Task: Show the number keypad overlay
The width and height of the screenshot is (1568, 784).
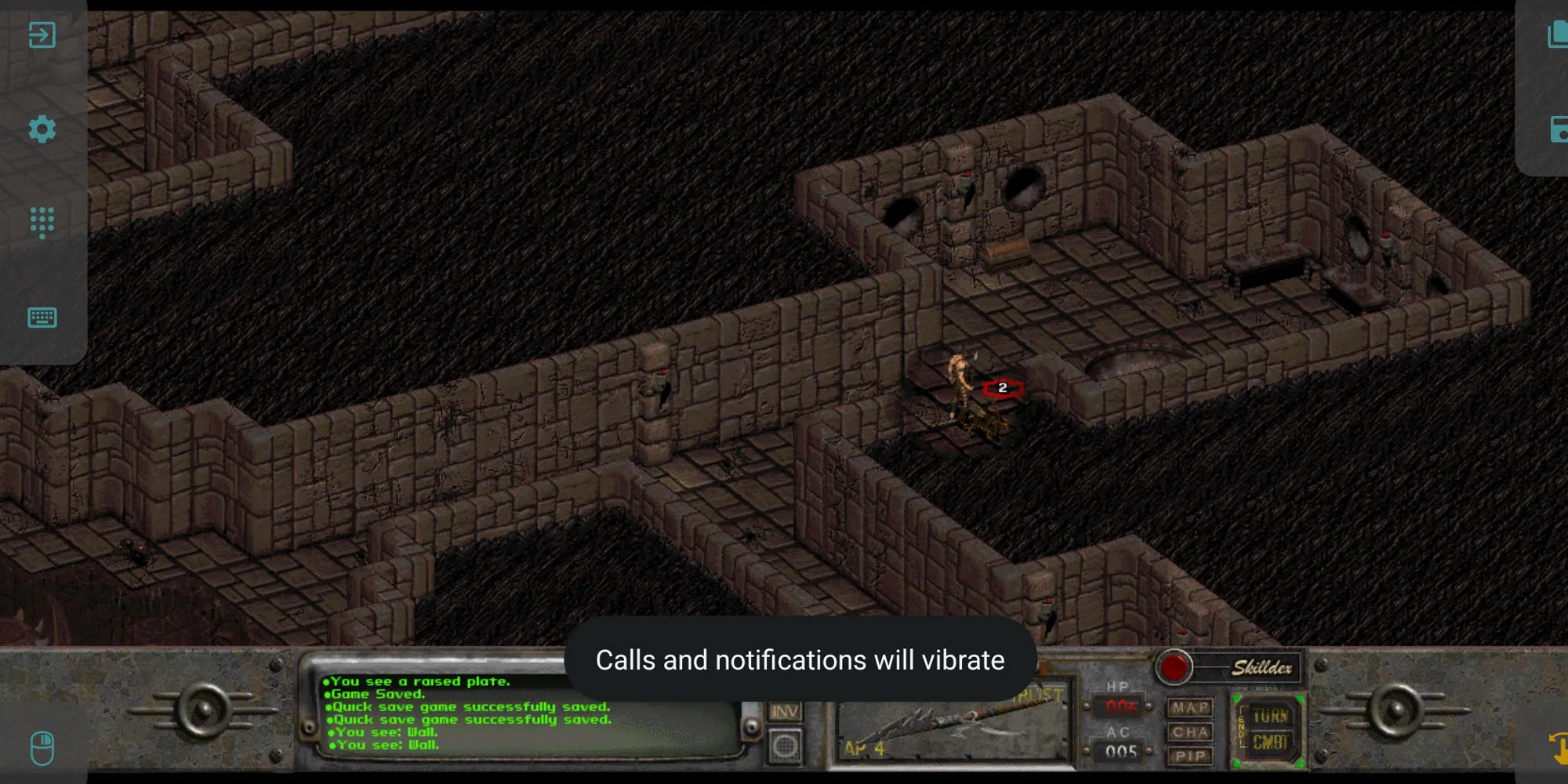Action: tap(42, 223)
